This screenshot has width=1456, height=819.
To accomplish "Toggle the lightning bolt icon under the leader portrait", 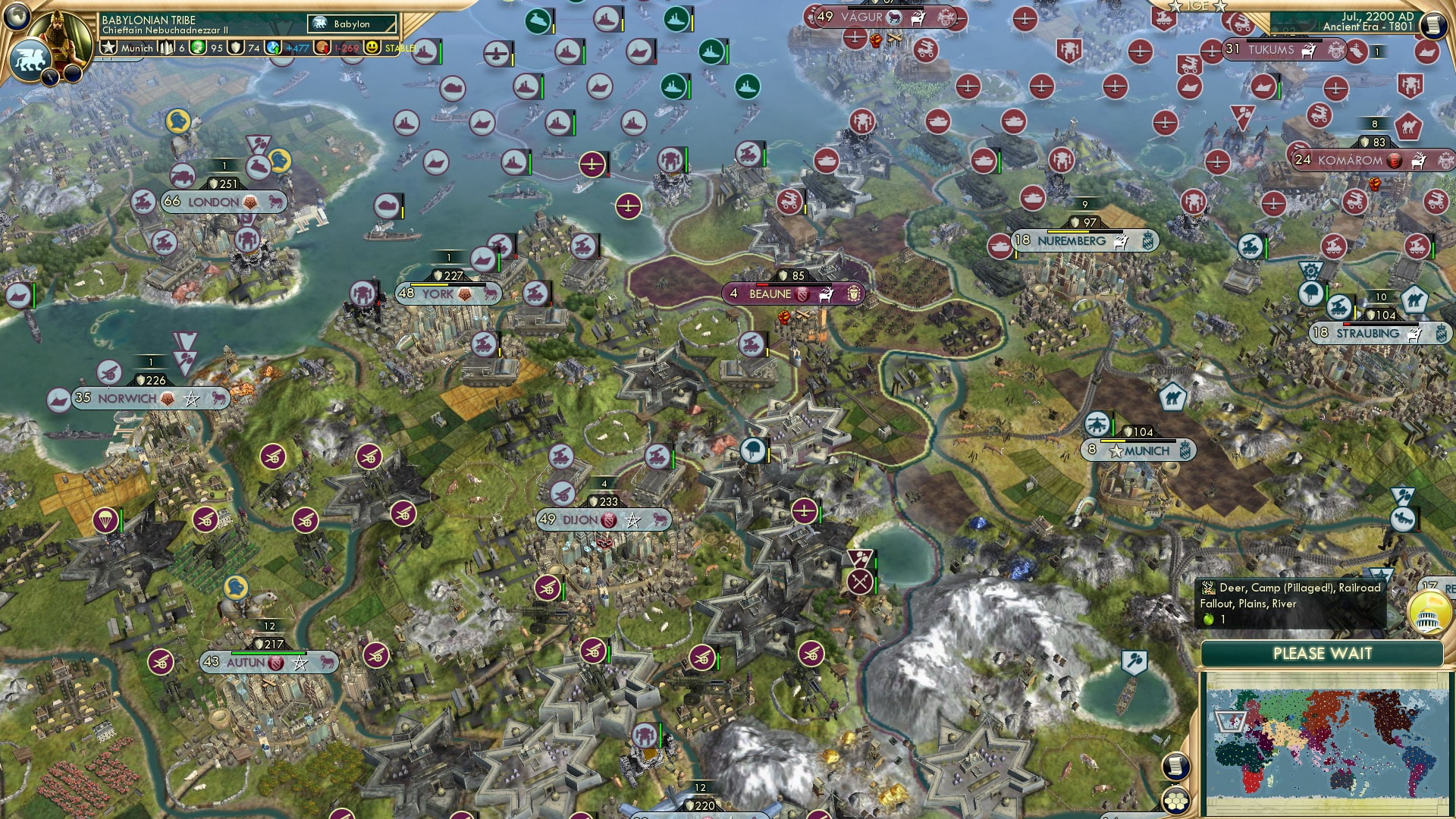I will [51, 77].
